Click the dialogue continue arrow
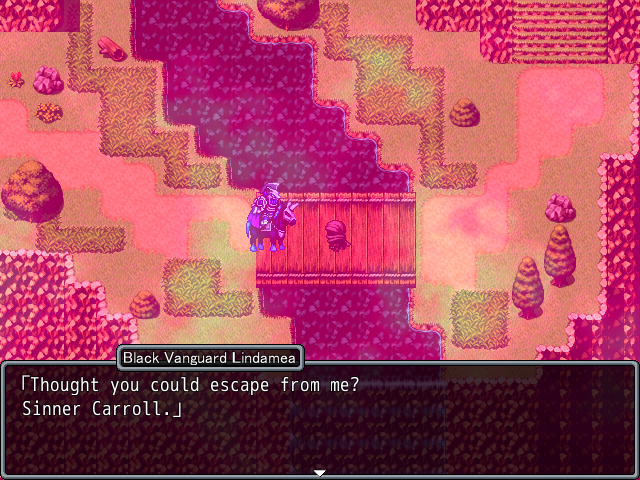The image size is (640, 480). pos(320,471)
